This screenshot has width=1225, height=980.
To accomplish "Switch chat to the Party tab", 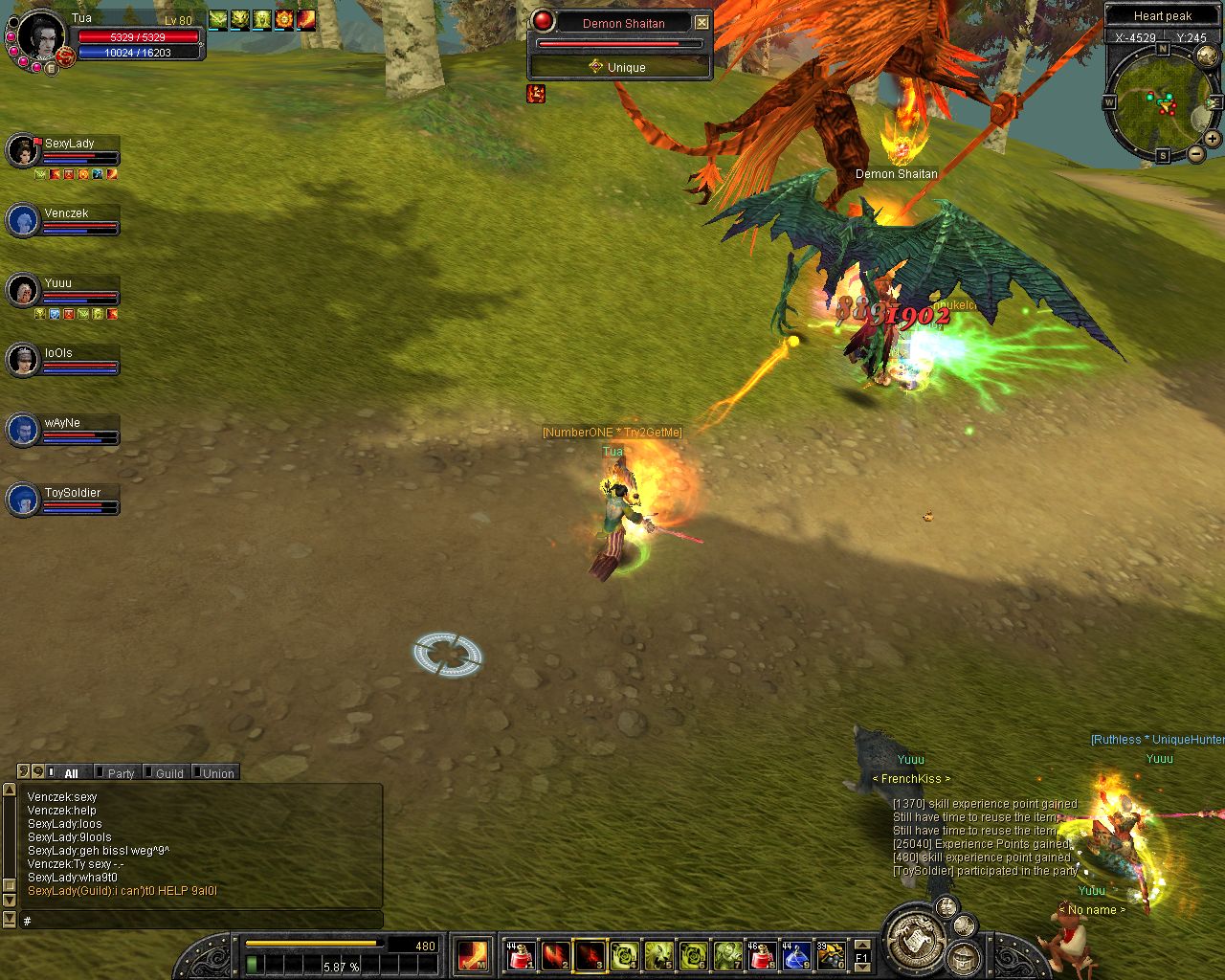I will point(120,773).
